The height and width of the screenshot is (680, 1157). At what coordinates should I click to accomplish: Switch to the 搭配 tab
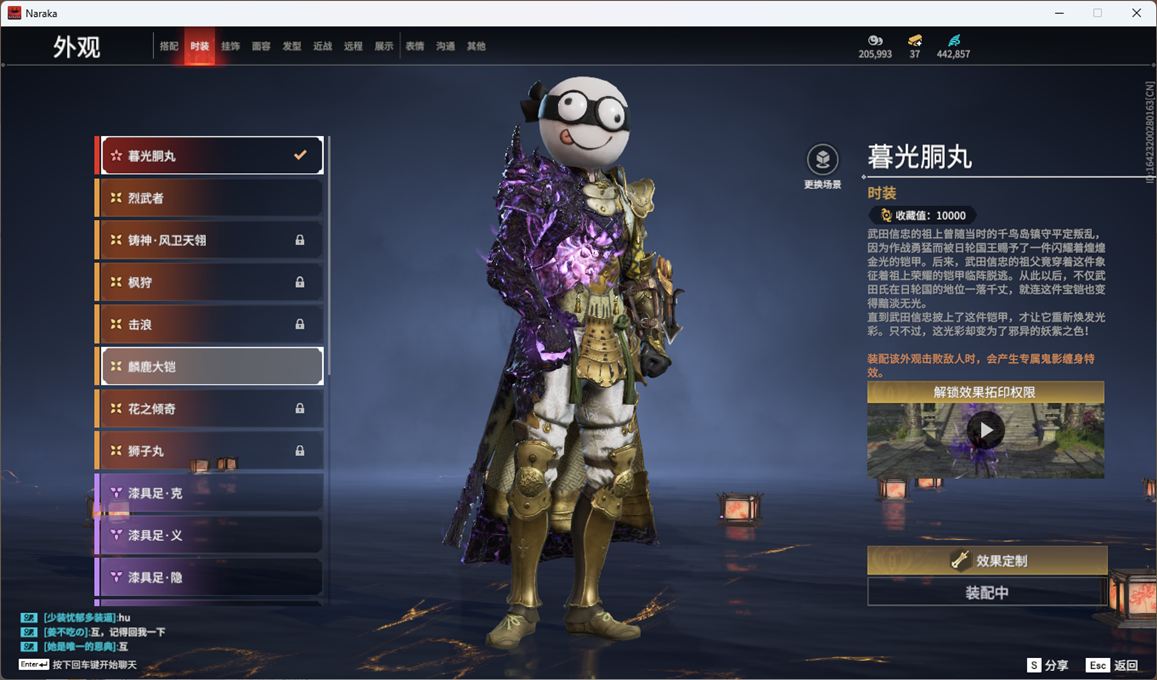coord(169,46)
